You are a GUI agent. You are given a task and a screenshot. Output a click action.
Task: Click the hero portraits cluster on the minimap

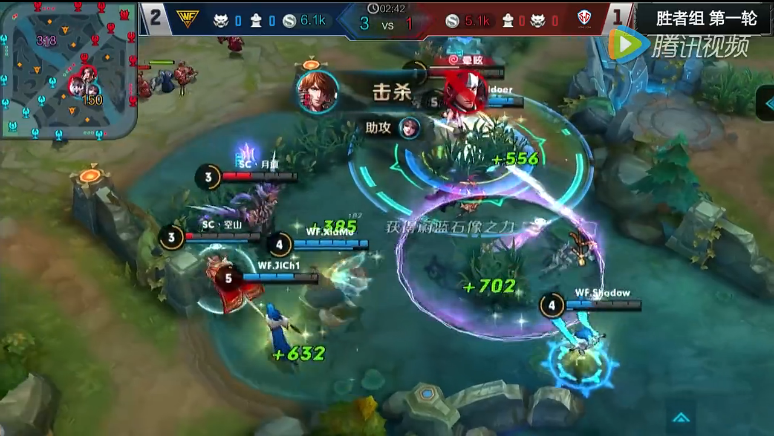click(x=82, y=90)
